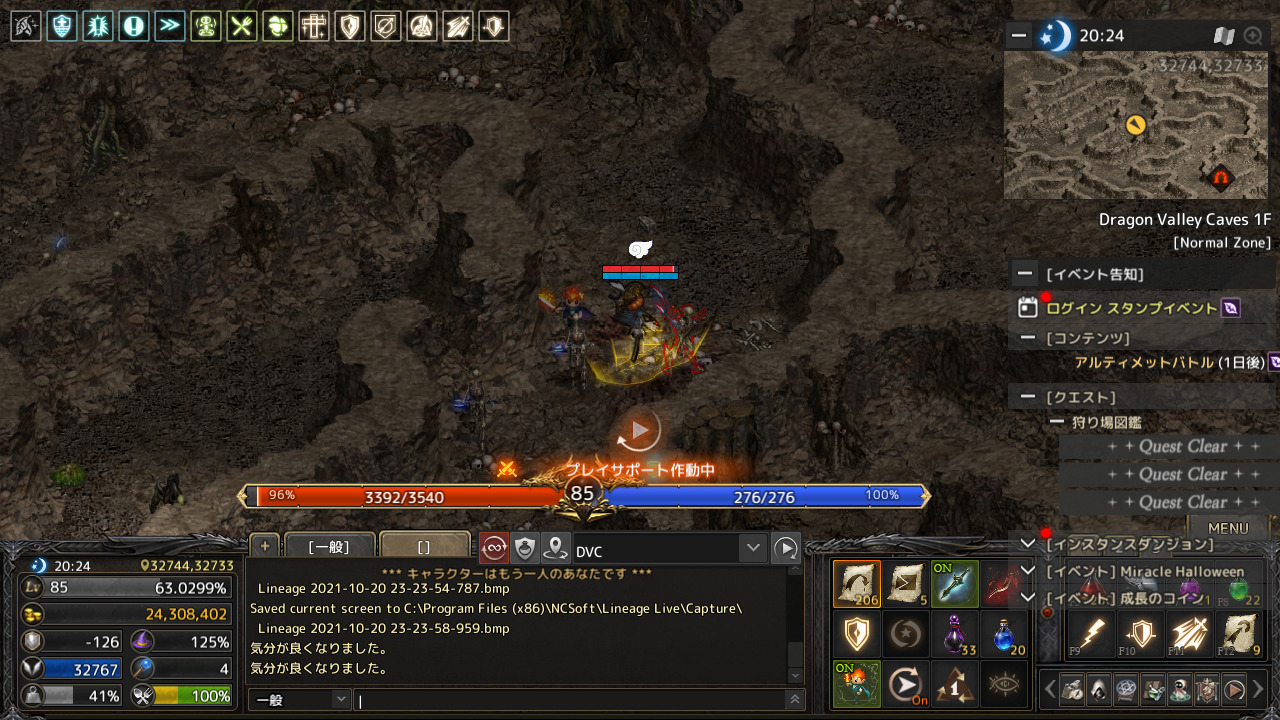
Task: Open the world map icon above the minimap
Action: 1224,36
